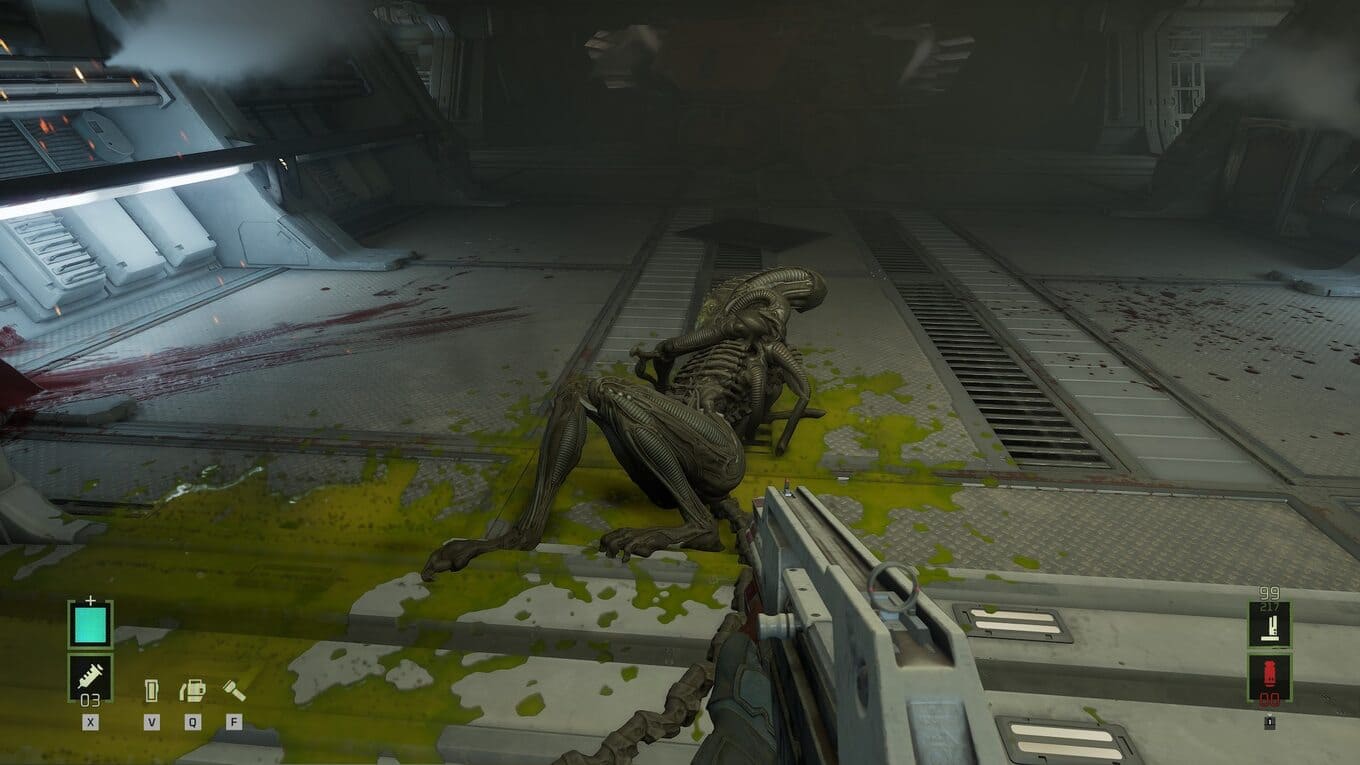Screen dimensions: 1360x765
Task: Select the handheld scanner device icon
Action: coord(192,690)
